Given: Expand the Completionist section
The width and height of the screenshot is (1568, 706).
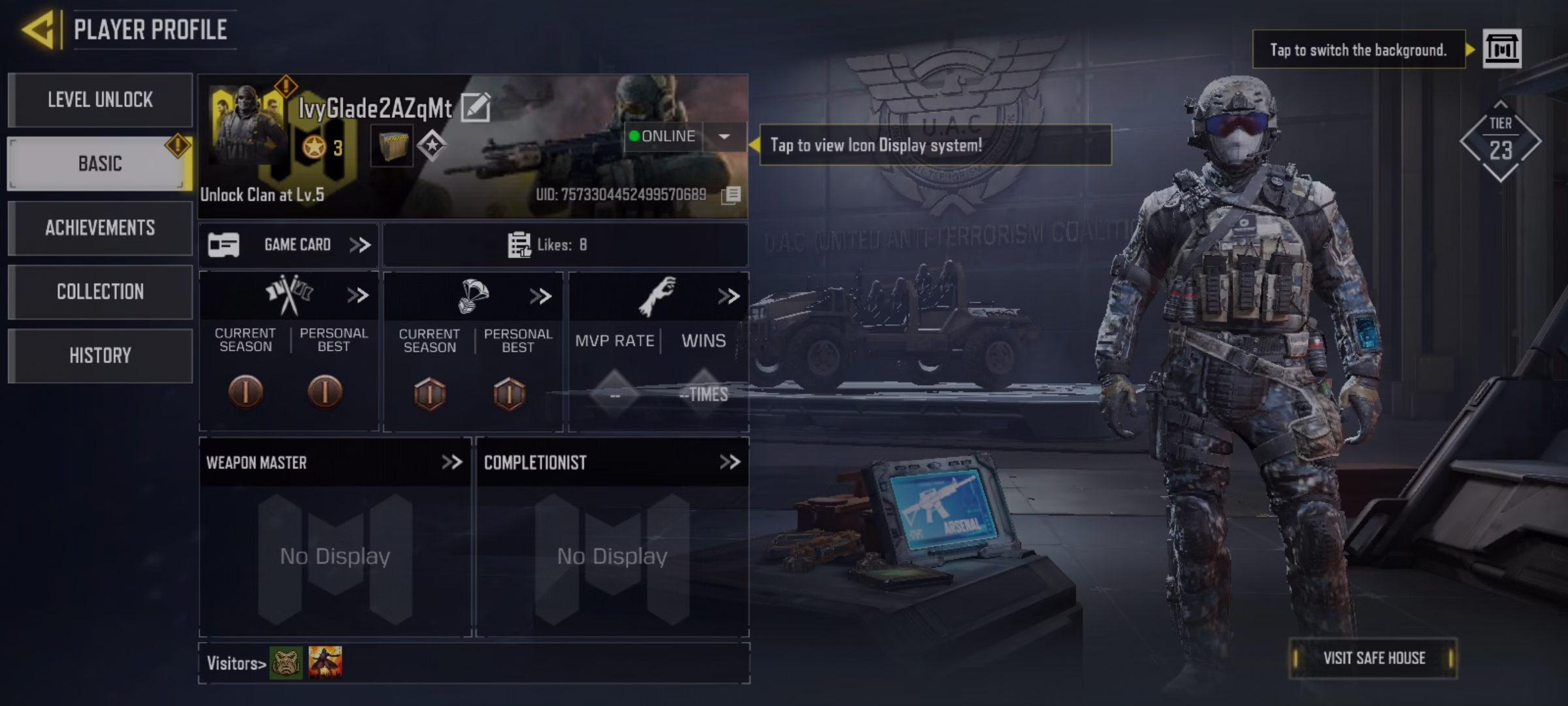Looking at the screenshot, I should pos(729,463).
